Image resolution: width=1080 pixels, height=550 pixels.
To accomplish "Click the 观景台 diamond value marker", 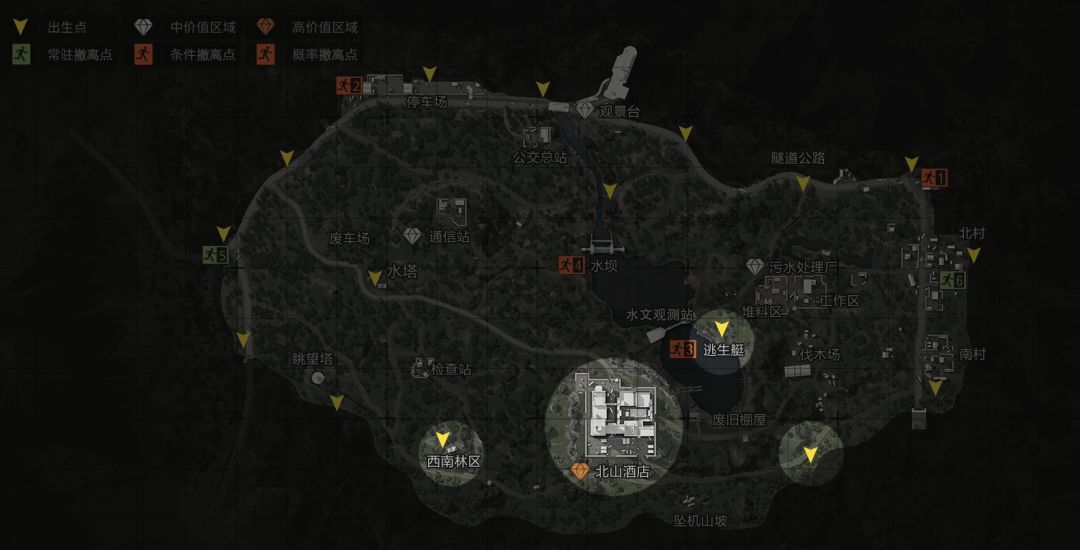I will tap(585, 110).
